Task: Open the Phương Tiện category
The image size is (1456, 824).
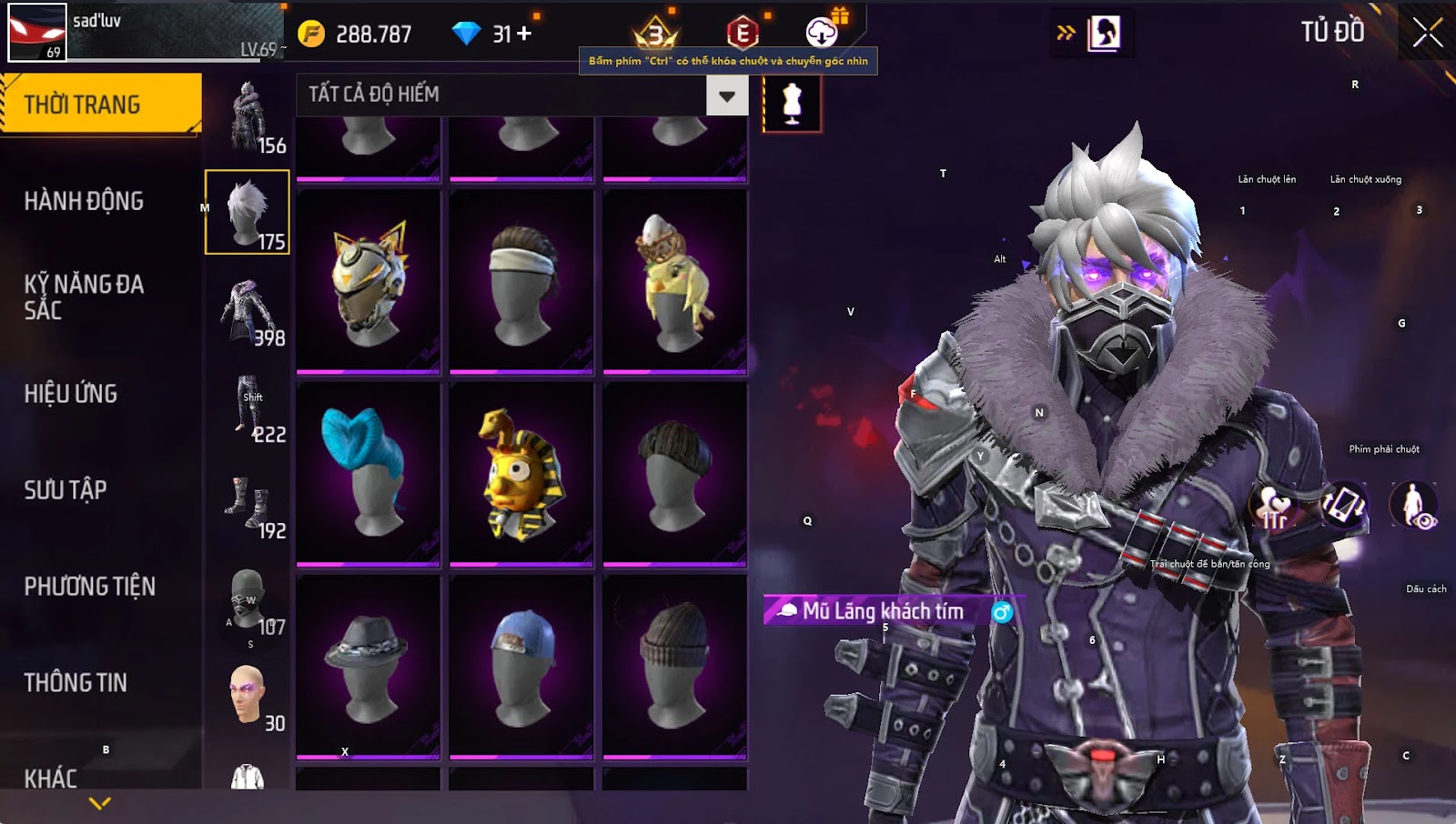Action: (x=89, y=587)
